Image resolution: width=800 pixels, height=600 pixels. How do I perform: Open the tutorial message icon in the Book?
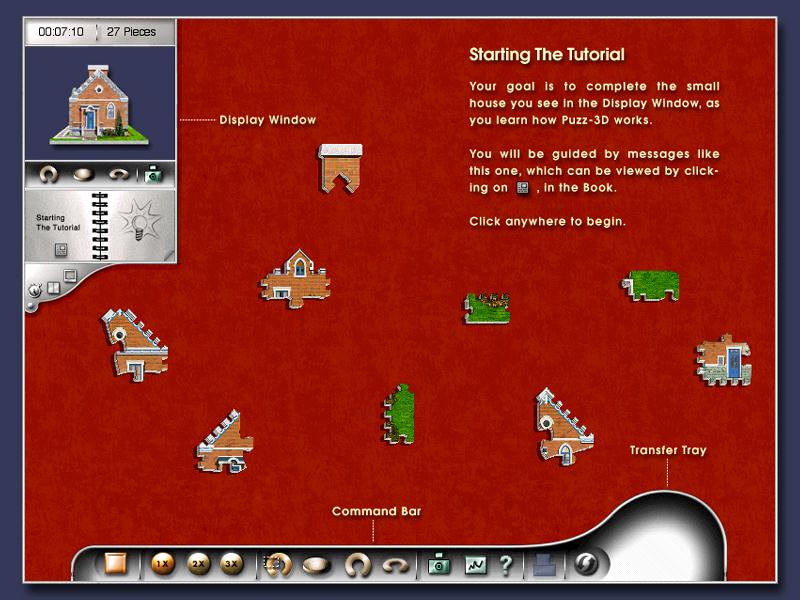(x=60, y=249)
